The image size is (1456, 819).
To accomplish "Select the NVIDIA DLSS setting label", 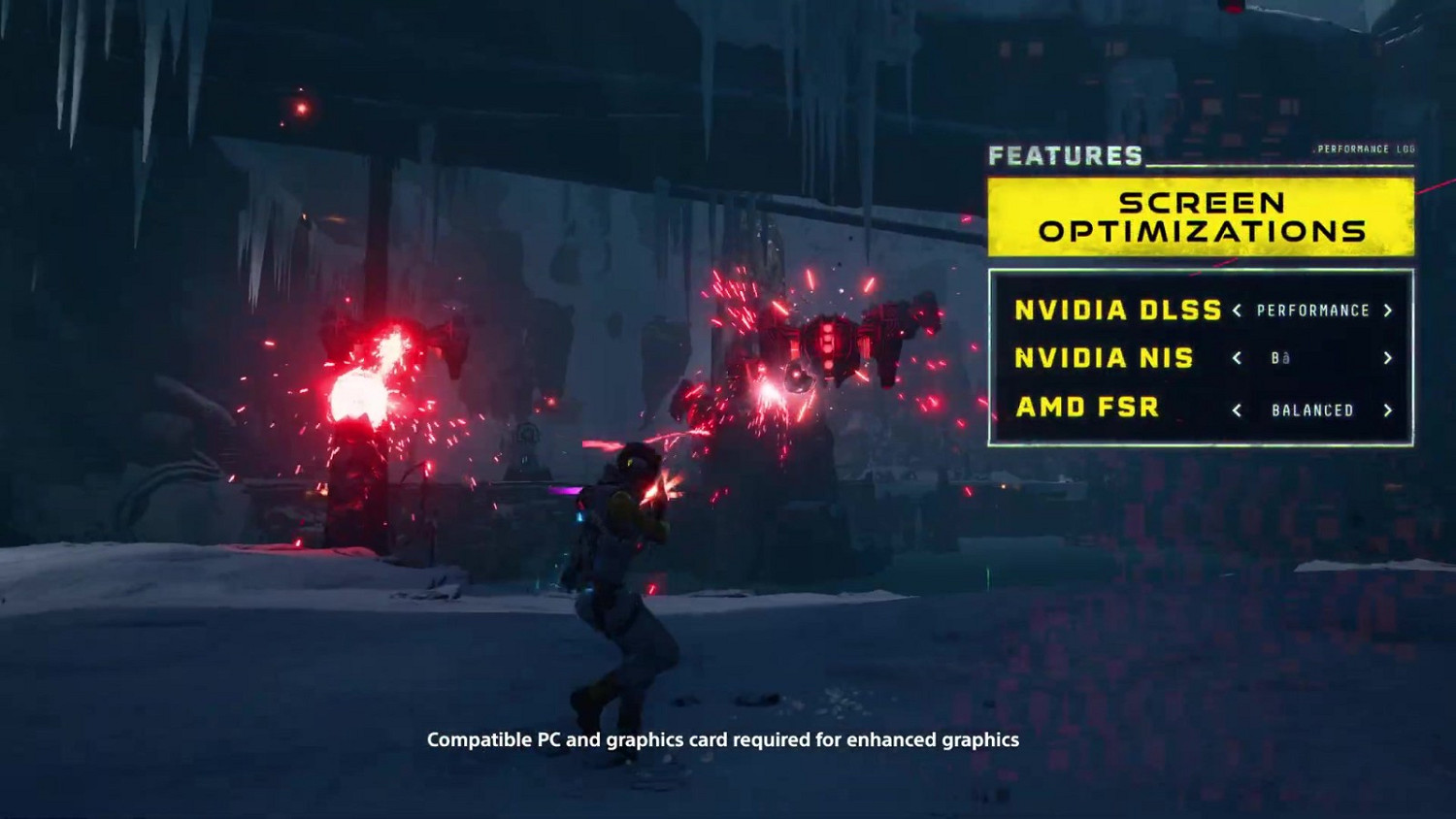I will [1116, 311].
